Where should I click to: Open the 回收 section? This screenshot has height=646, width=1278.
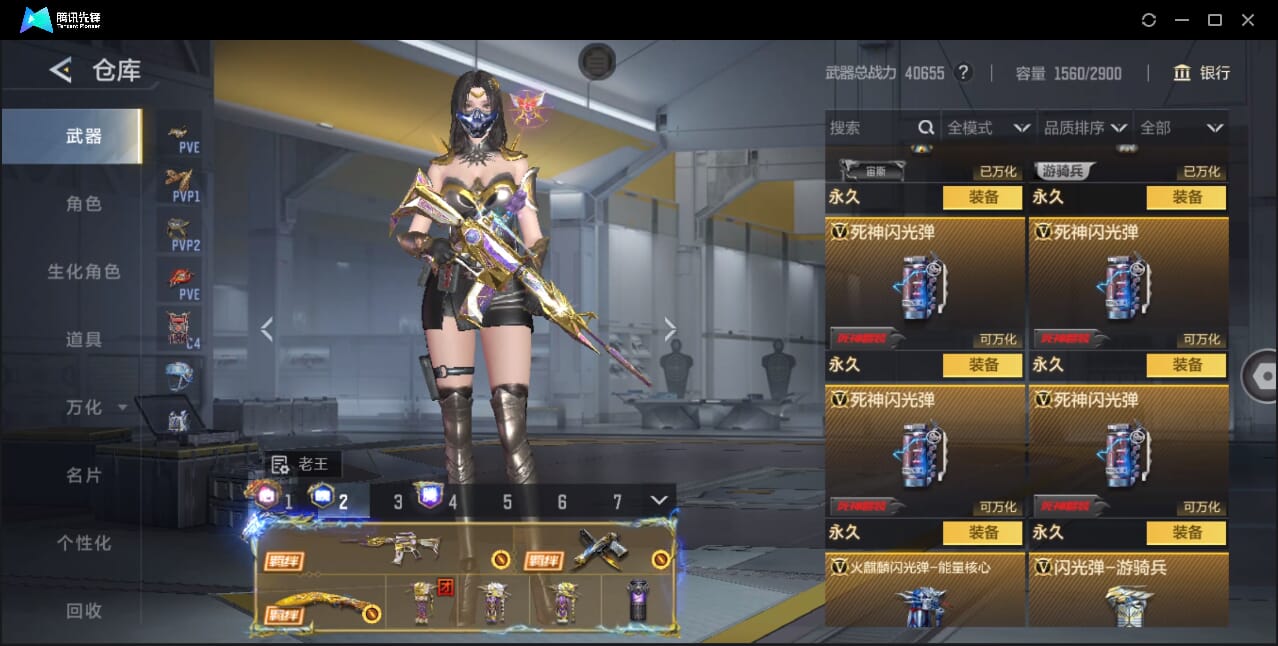click(84, 611)
